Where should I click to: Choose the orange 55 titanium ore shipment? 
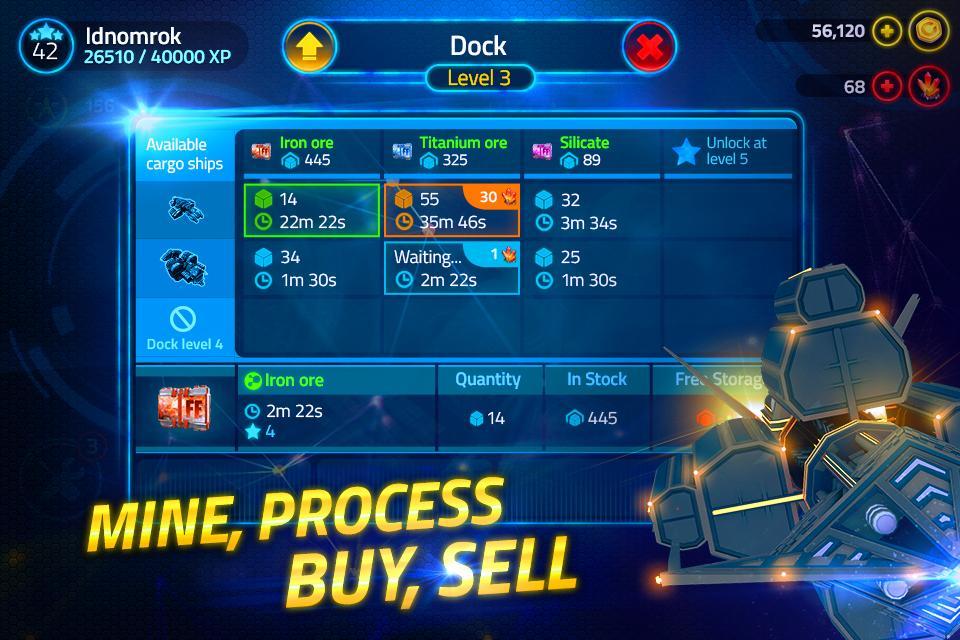[452, 211]
